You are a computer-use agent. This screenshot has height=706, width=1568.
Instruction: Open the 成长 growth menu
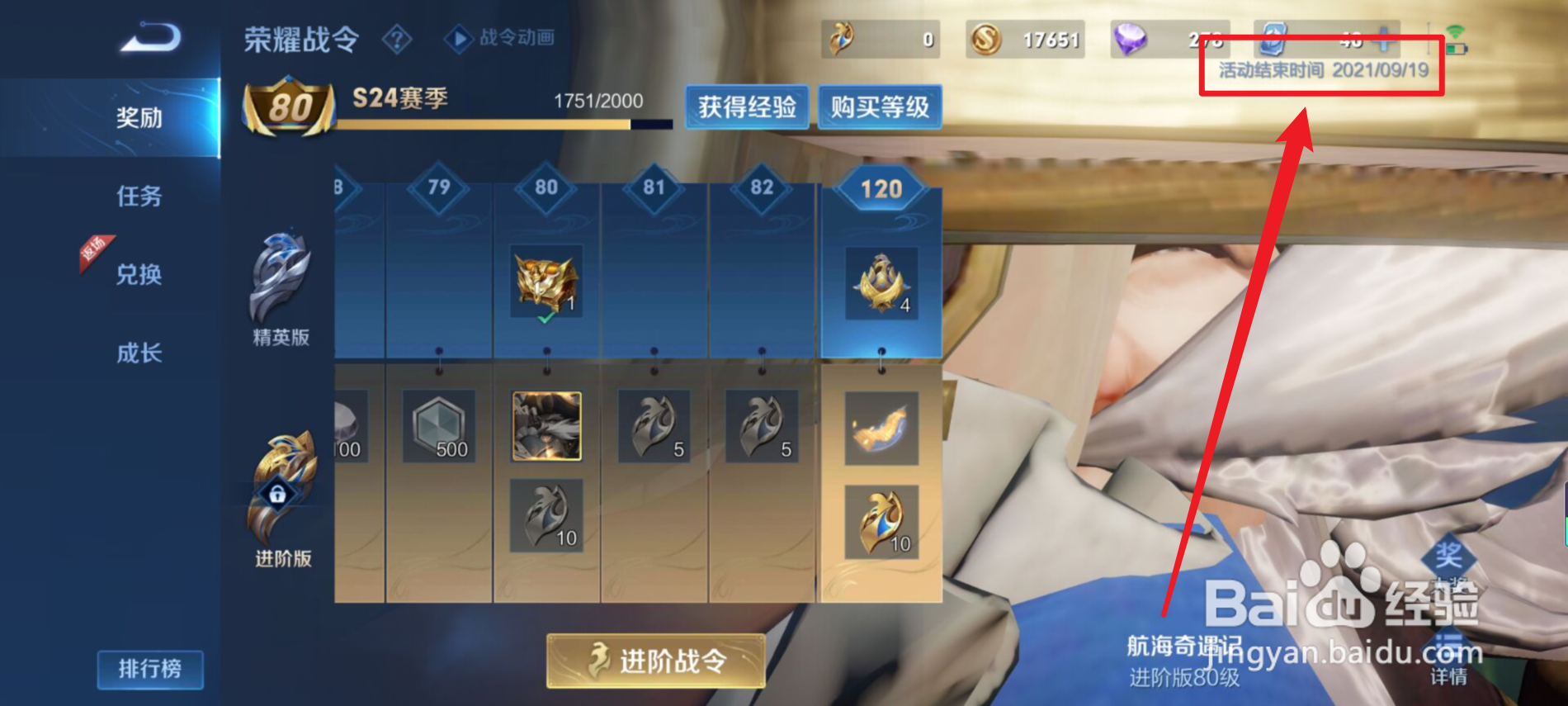(139, 351)
